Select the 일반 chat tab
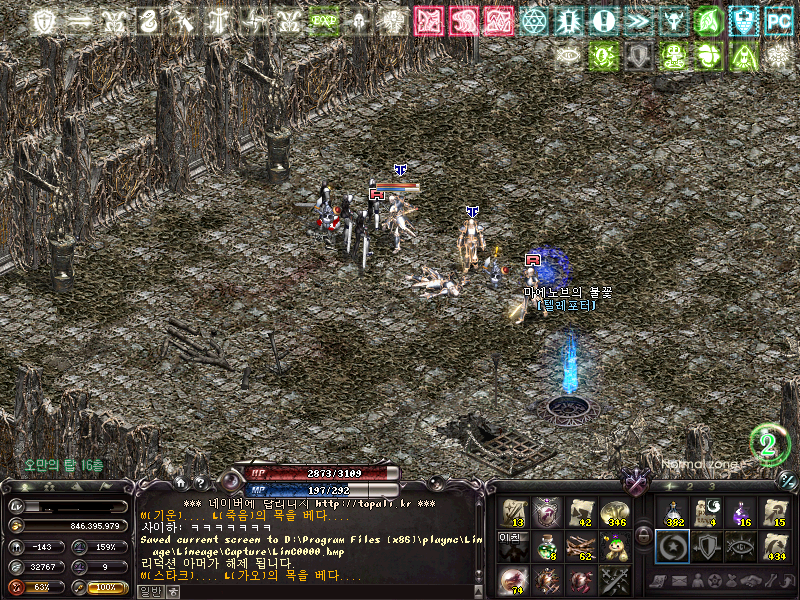 pos(149,592)
